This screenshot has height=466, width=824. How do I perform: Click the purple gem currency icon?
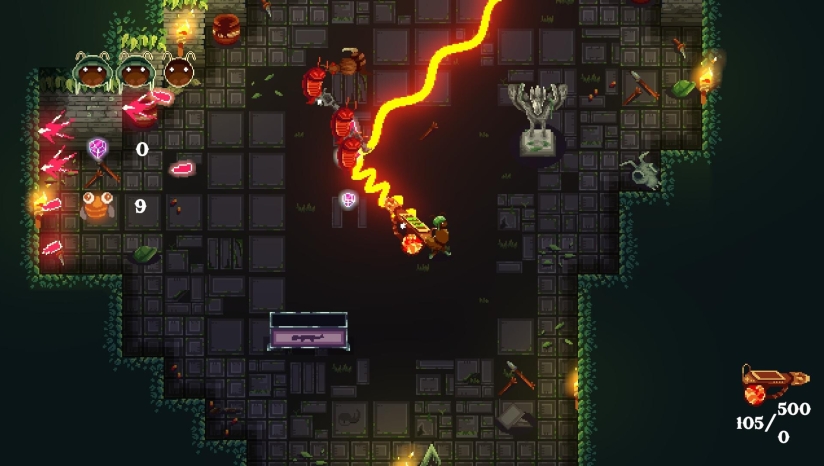98,149
